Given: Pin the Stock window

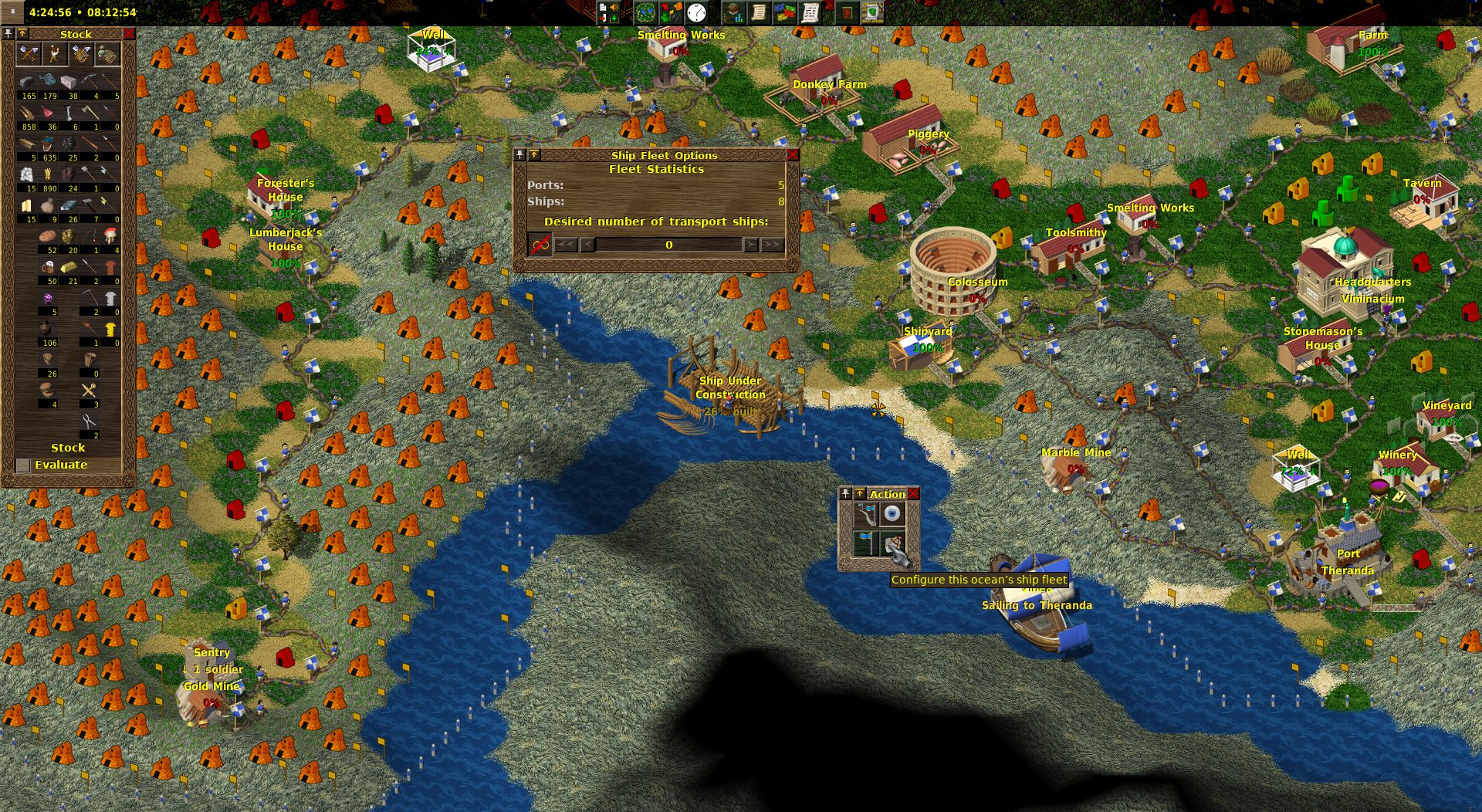Looking at the screenshot, I should pyautogui.click(x=8, y=34).
